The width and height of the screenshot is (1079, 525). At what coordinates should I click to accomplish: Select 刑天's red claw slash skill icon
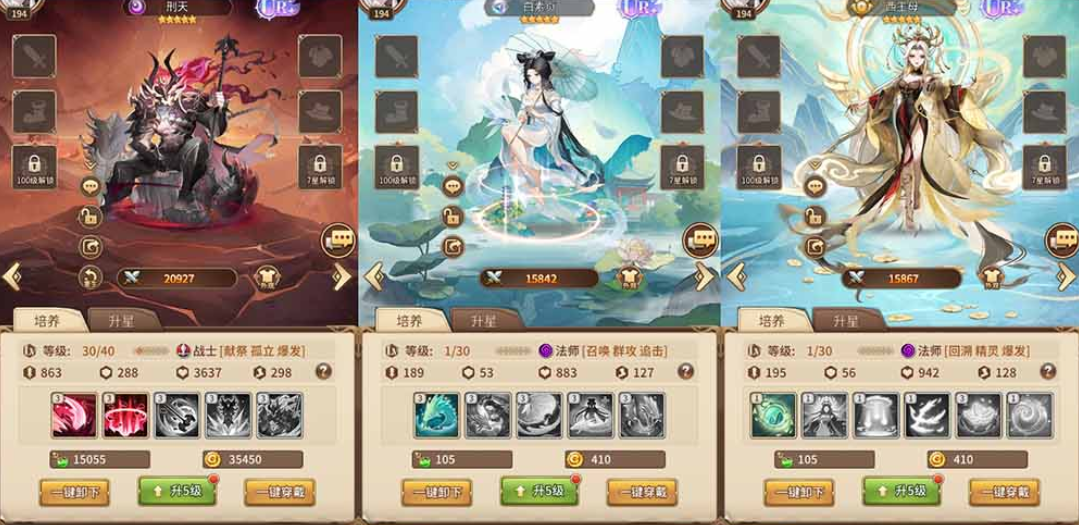[x=74, y=413]
